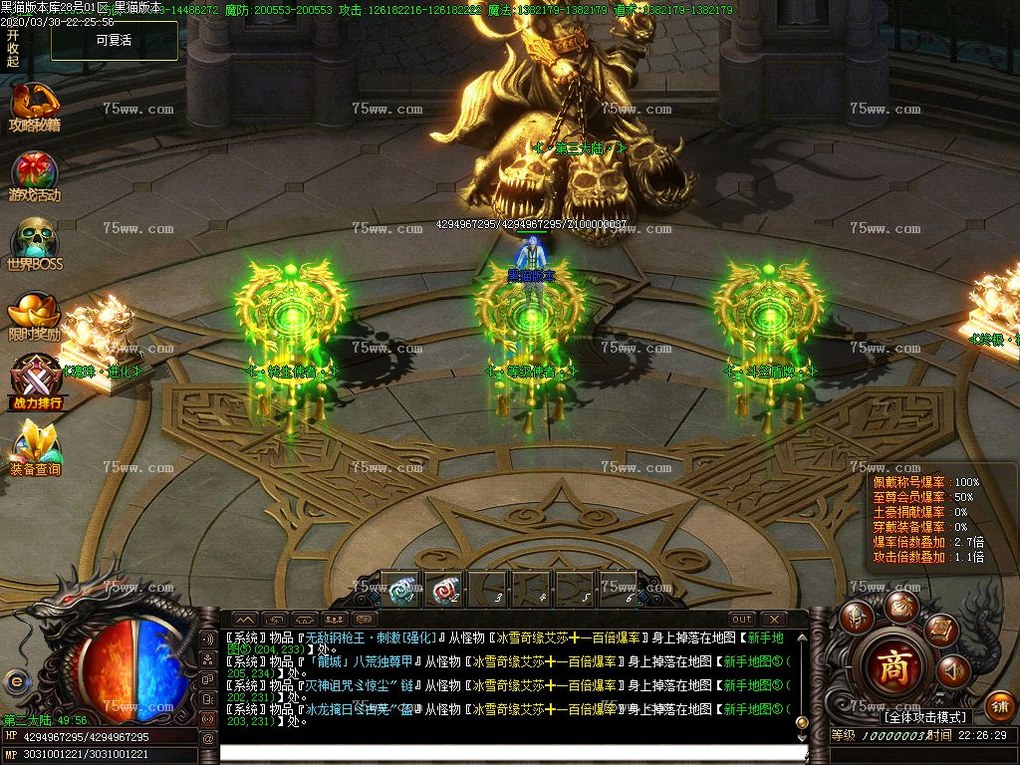Image resolution: width=1020 pixels, height=765 pixels.
Task: Open the round 铺 store button
Action: (997, 705)
